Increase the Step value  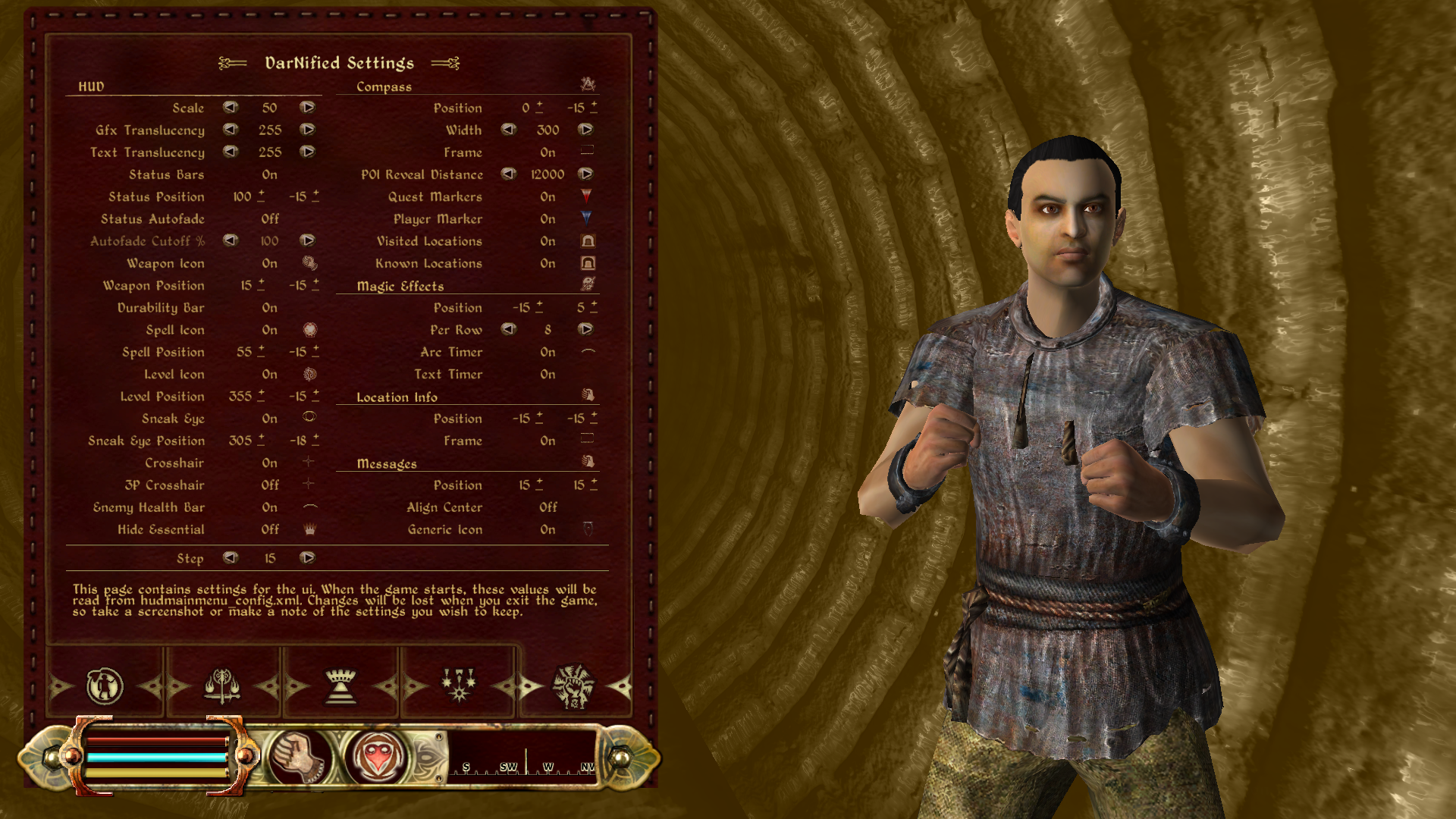[x=307, y=558]
